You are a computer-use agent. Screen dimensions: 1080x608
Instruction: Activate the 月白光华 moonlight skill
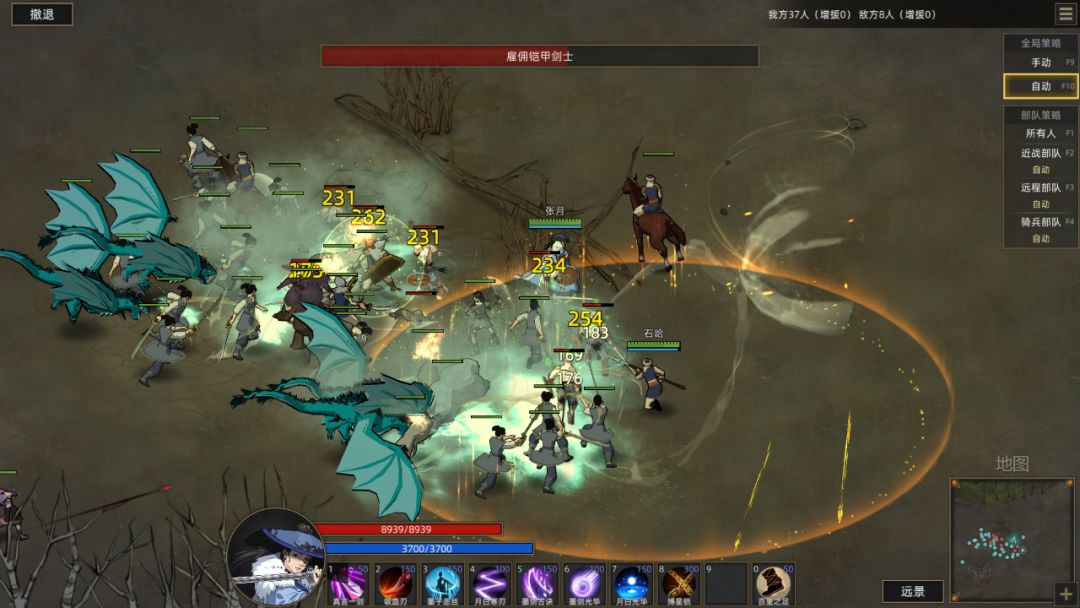tap(631, 584)
